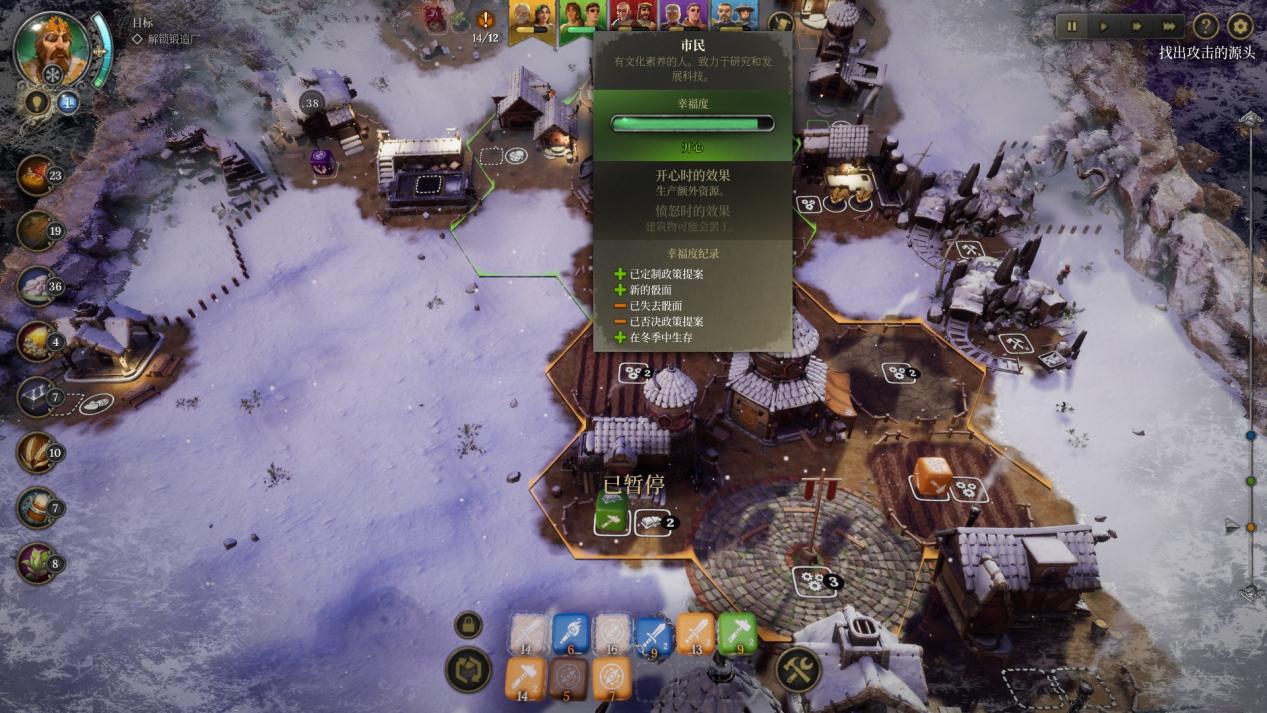Open the question mark help button

(1206, 27)
